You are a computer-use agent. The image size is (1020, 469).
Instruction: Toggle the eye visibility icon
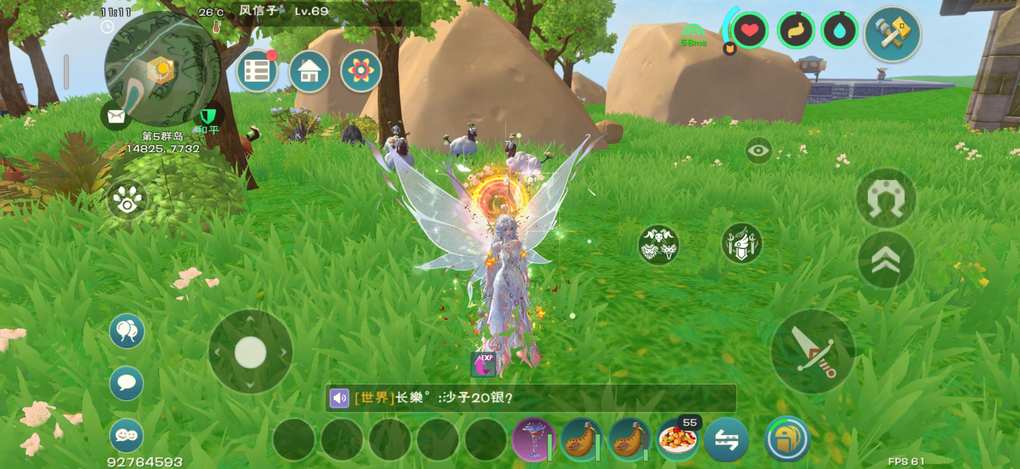click(758, 151)
